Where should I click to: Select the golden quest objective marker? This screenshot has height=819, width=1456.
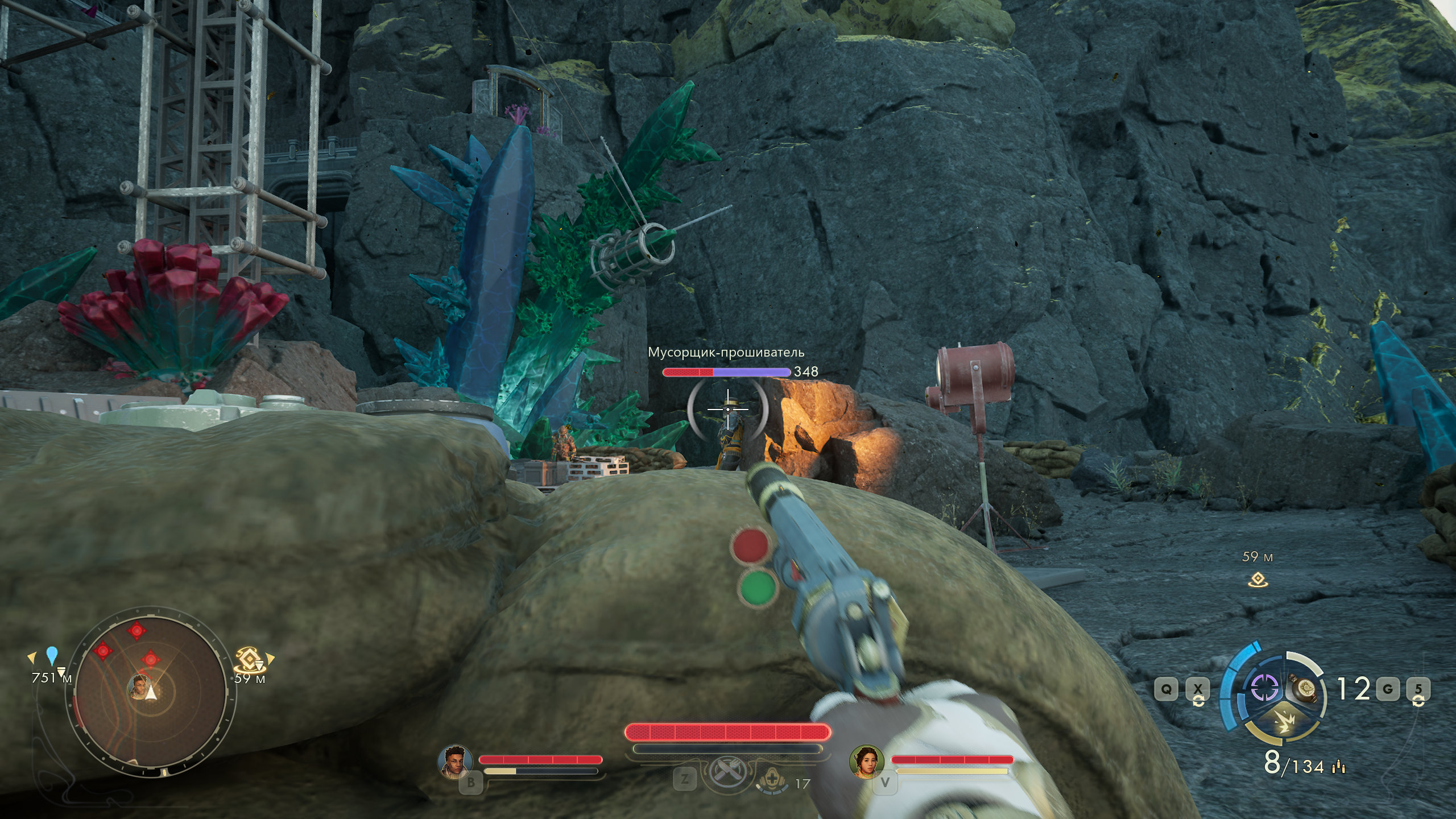(248, 660)
